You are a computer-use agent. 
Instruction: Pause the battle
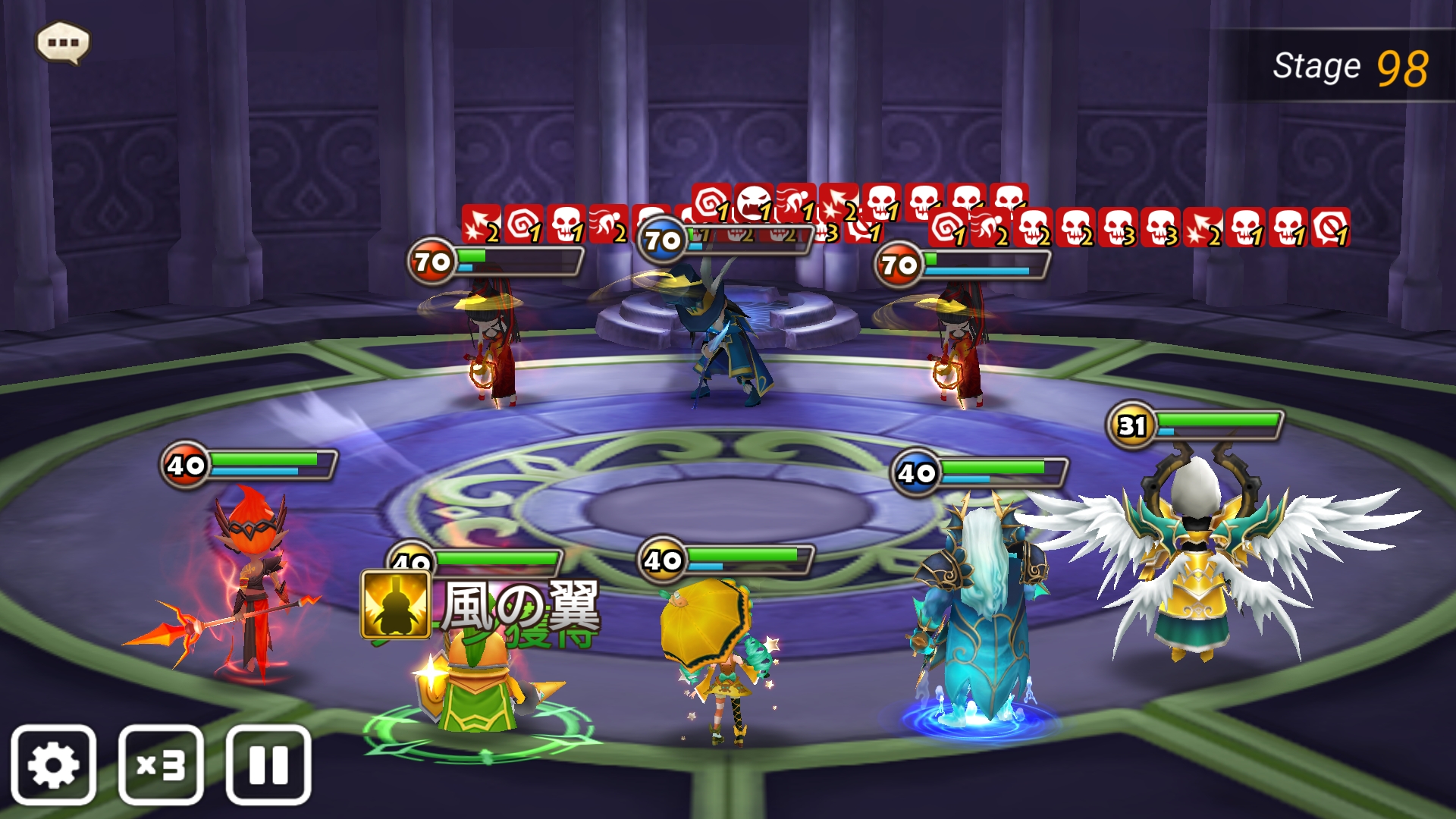268,764
